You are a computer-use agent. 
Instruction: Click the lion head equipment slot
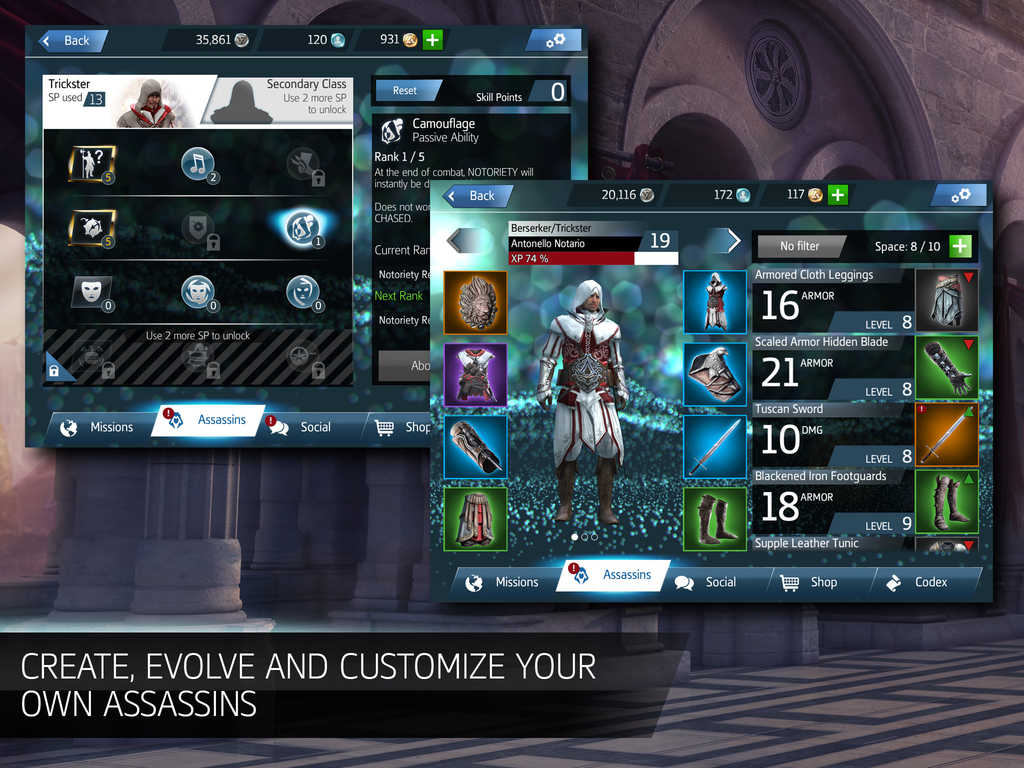tap(475, 302)
